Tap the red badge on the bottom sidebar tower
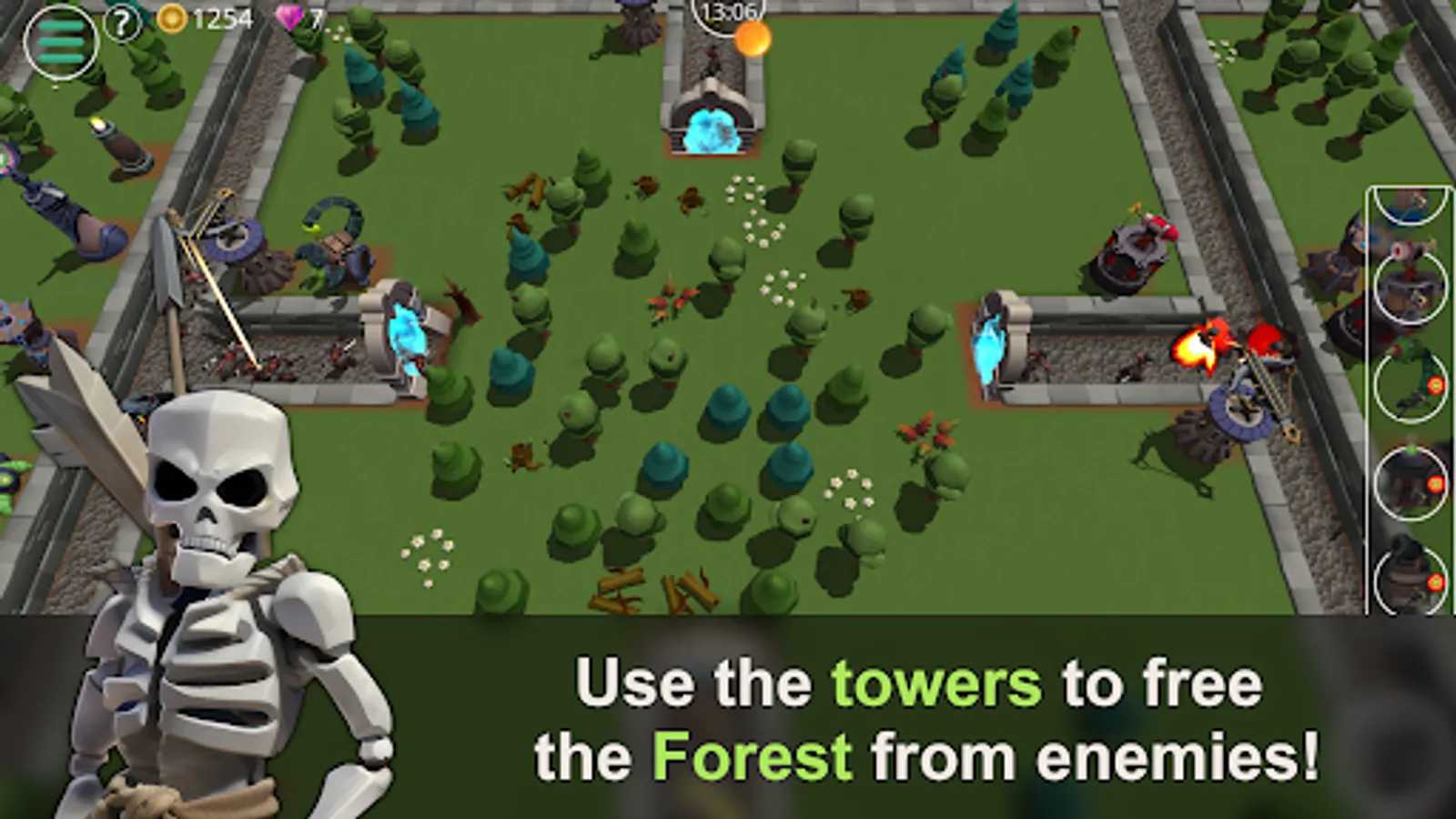 (1436, 582)
